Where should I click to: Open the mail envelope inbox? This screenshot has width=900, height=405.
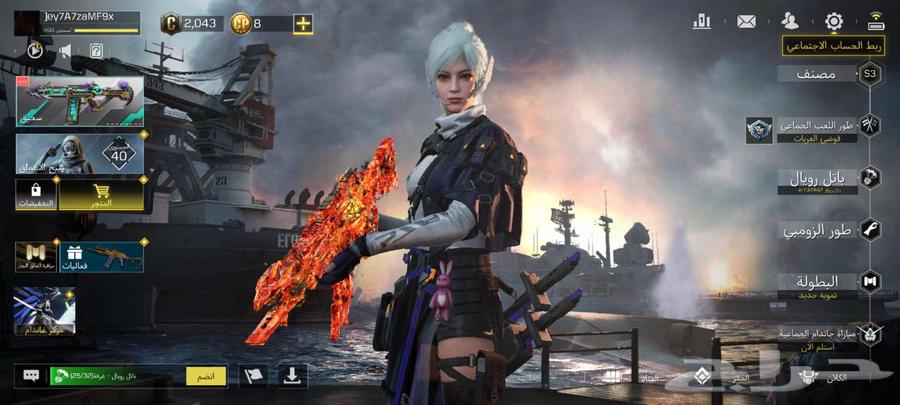(746, 20)
